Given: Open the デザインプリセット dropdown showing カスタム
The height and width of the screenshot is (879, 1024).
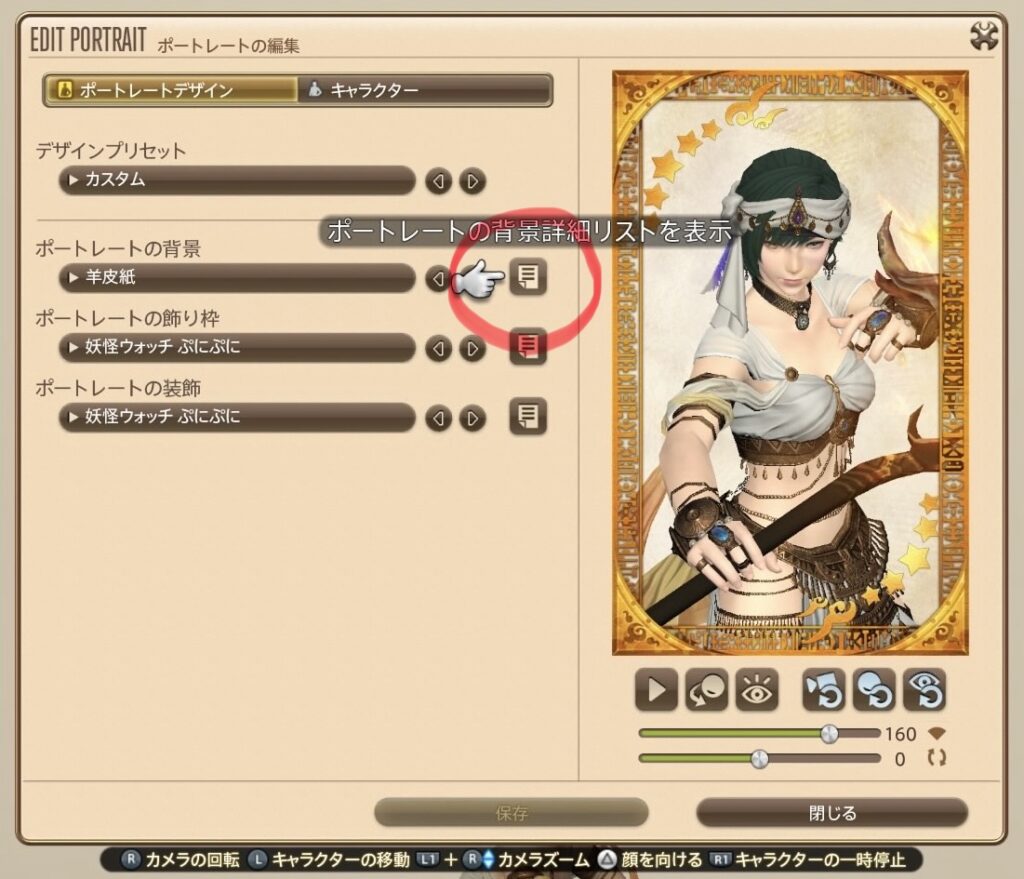Looking at the screenshot, I should (236, 181).
